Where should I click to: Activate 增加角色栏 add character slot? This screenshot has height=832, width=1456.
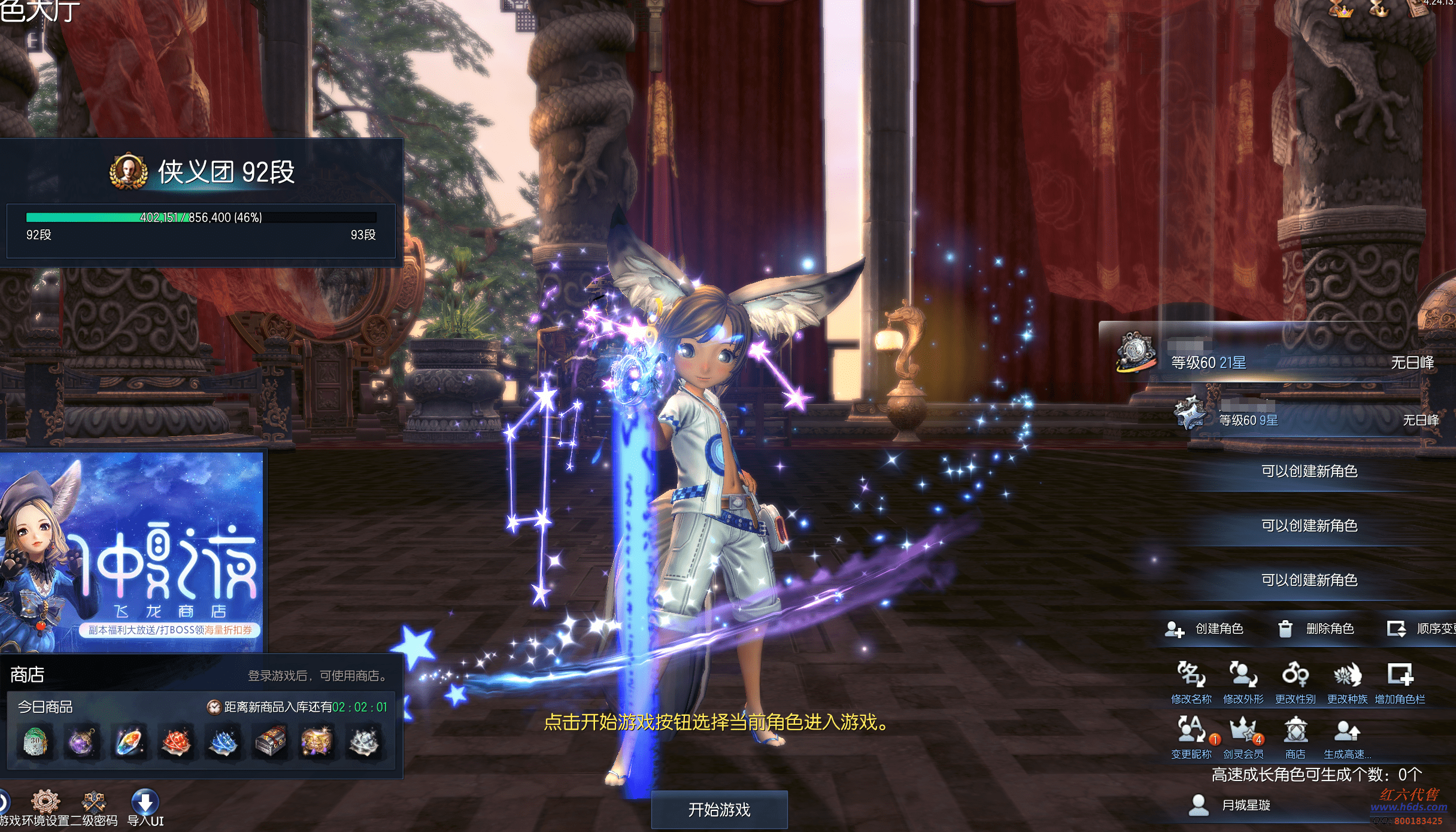(x=1400, y=680)
